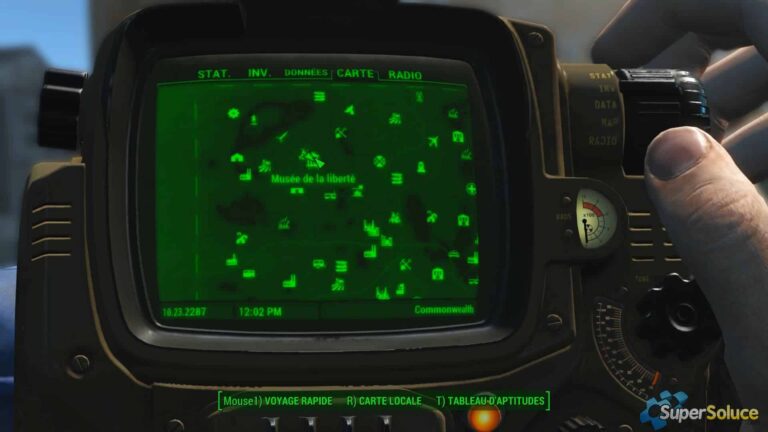Open the Carte Locale view
This screenshot has width=768, height=432.
pyautogui.click(x=381, y=401)
